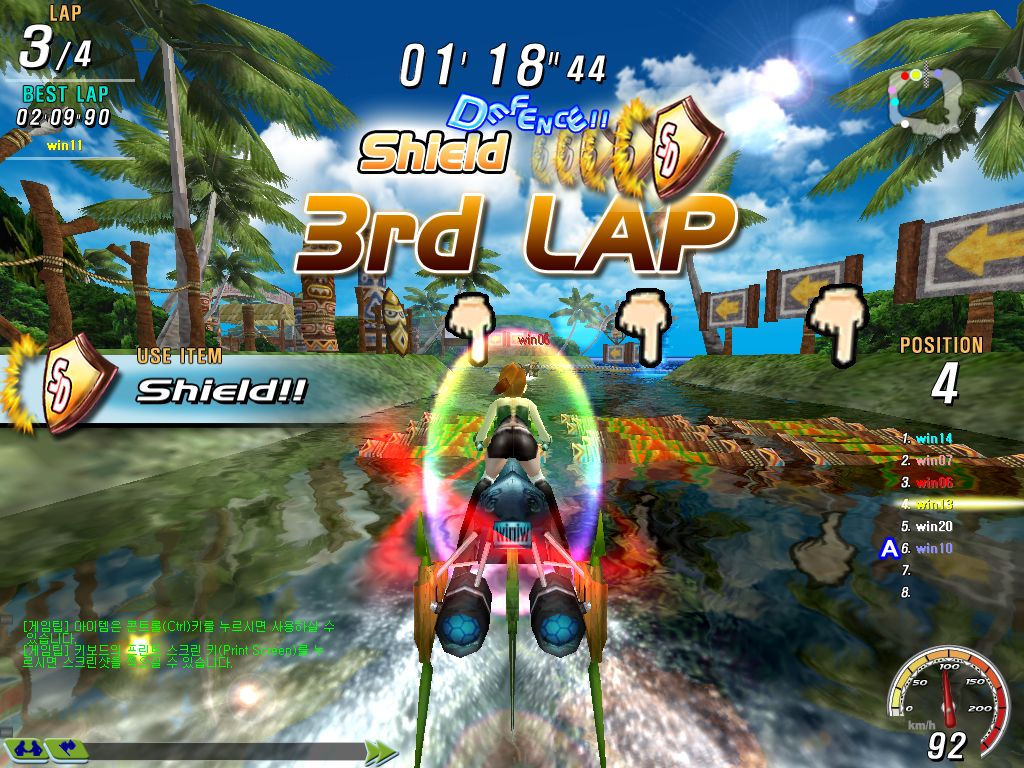Pick racer win20 from the ranking list
Image resolution: width=1024 pixels, height=768 pixels.
(933, 526)
